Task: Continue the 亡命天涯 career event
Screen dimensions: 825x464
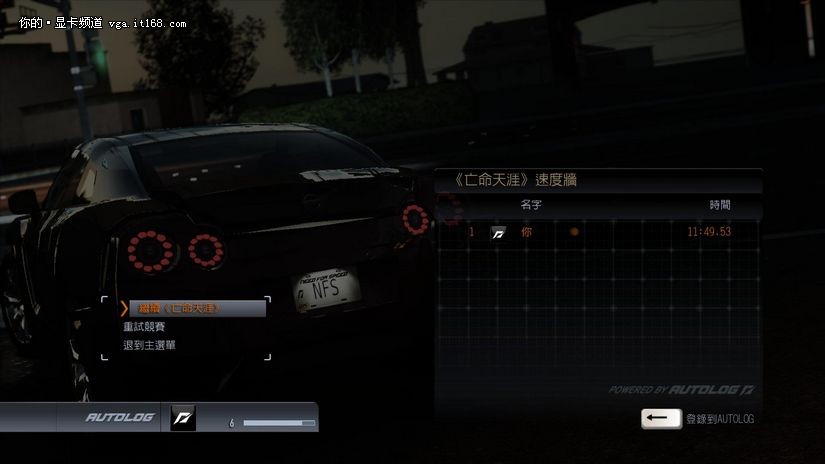Action: coord(192,308)
